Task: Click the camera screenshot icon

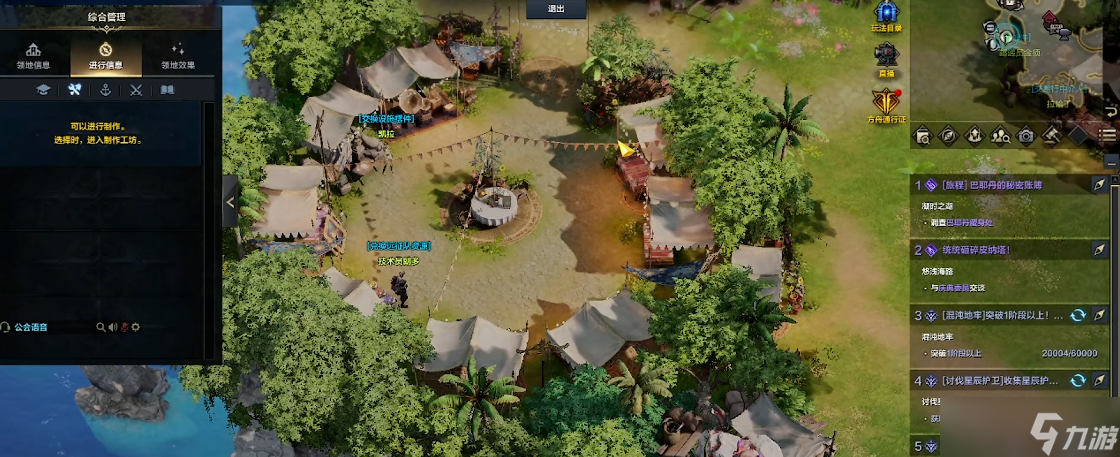Action: coord(1026,135)
